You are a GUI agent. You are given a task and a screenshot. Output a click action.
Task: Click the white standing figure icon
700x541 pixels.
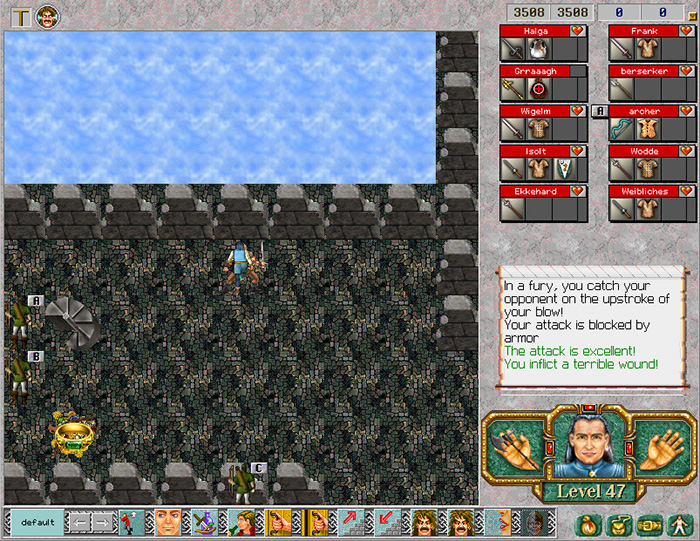pos(680,523)
